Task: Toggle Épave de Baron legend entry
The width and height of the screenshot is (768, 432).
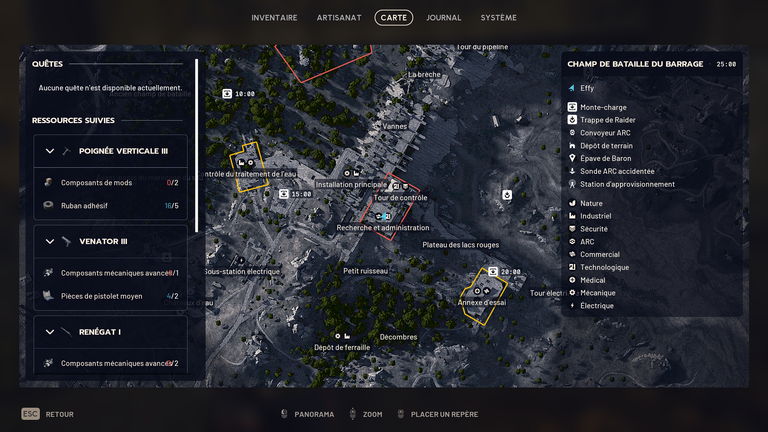Action: pyautogui.click(x=606, y=158)
